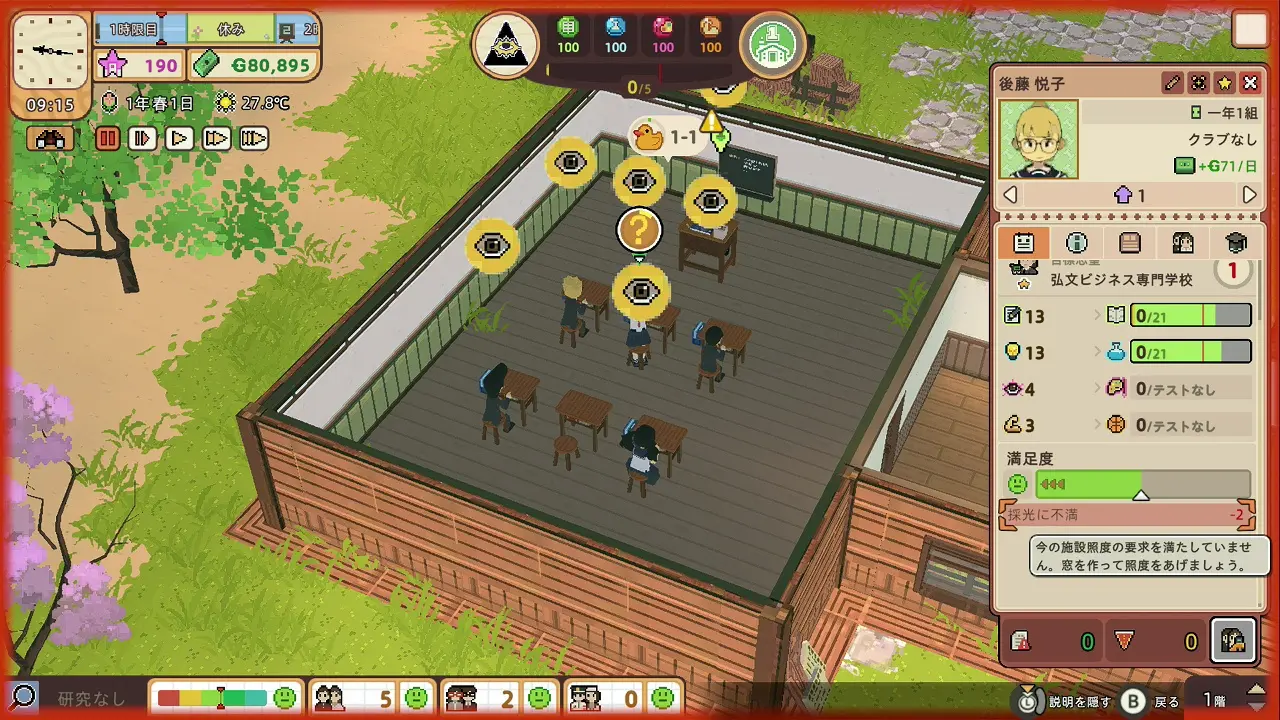Image resolution: width=1280 pixels, height=720 pixels.
Task: Open the relationships portrait tab
Action: 1183,243
